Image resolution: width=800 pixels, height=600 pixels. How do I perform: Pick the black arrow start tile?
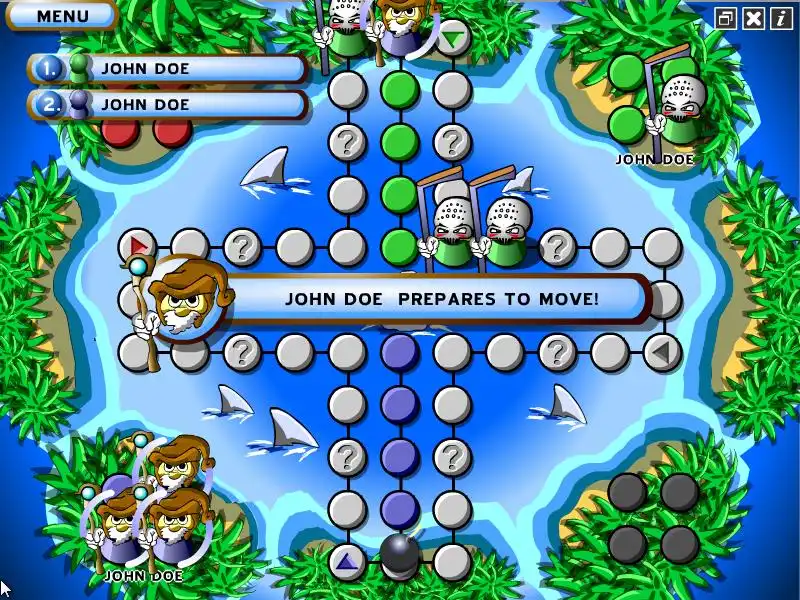click(662, 351)
